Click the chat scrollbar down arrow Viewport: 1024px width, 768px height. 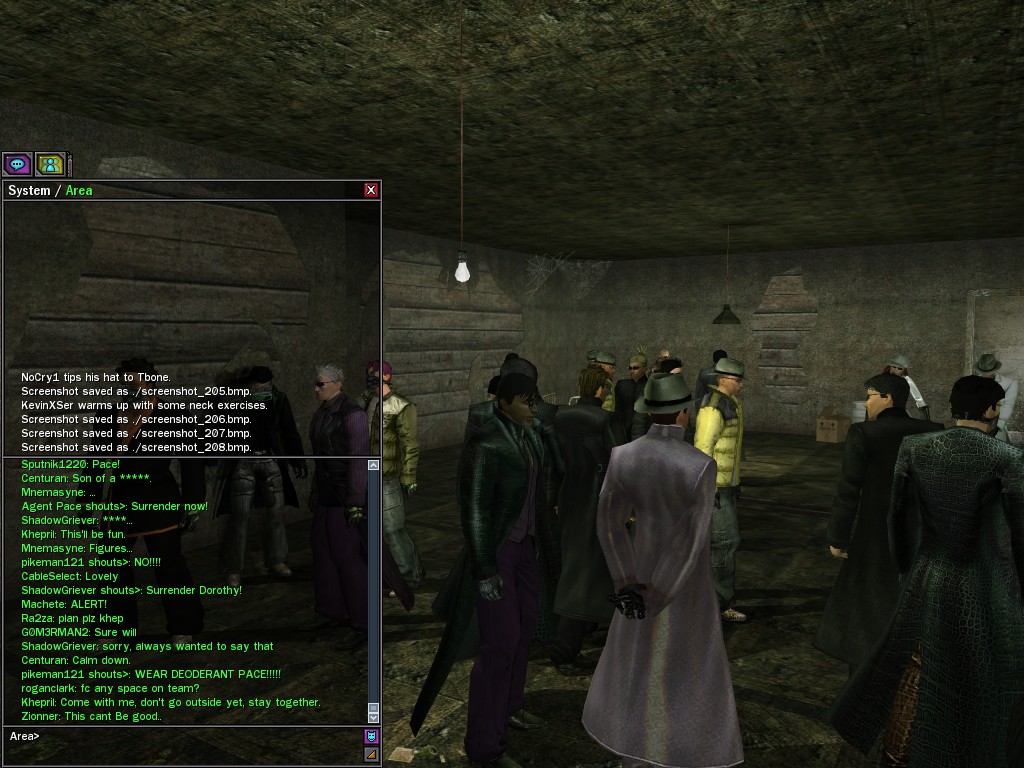pos(373,716)
